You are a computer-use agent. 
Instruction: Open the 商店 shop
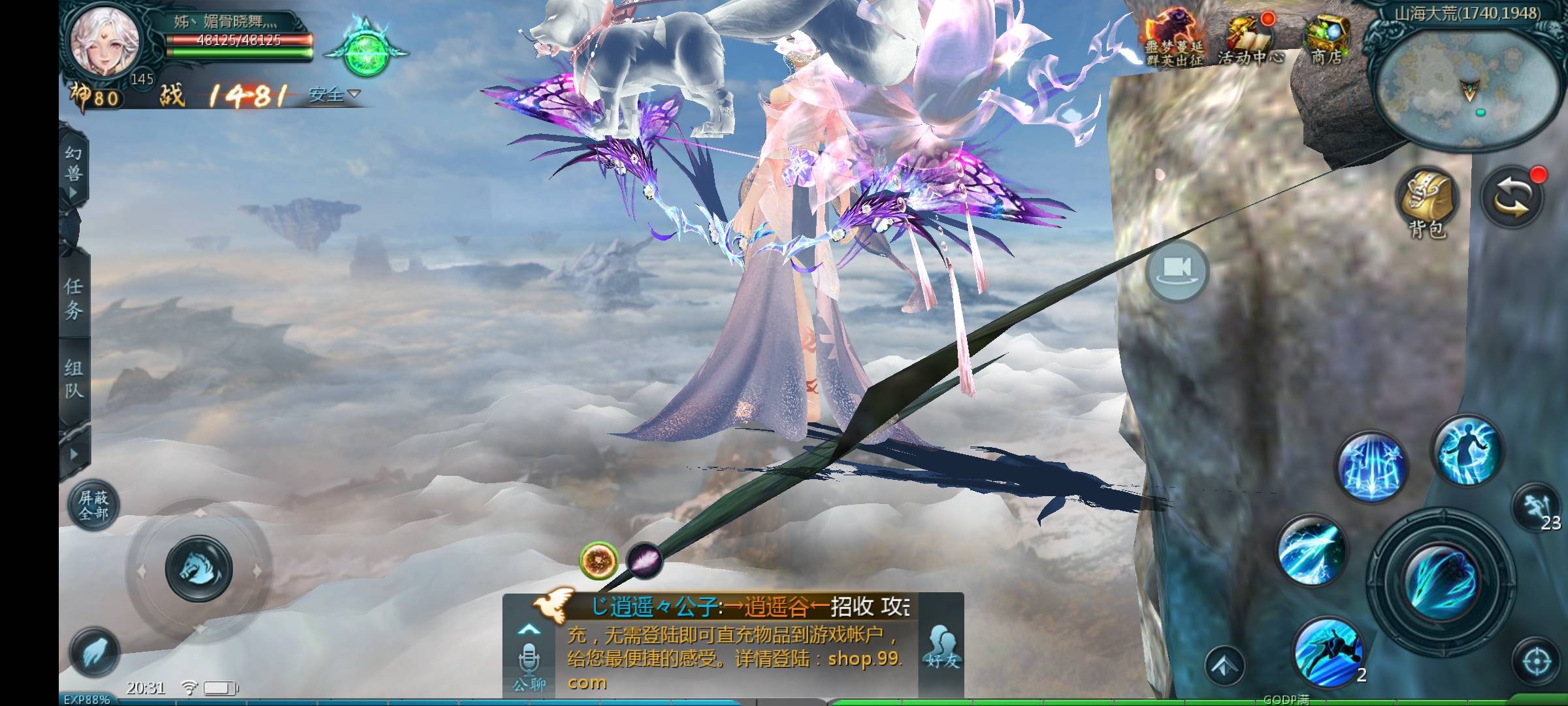[1326, 41]
